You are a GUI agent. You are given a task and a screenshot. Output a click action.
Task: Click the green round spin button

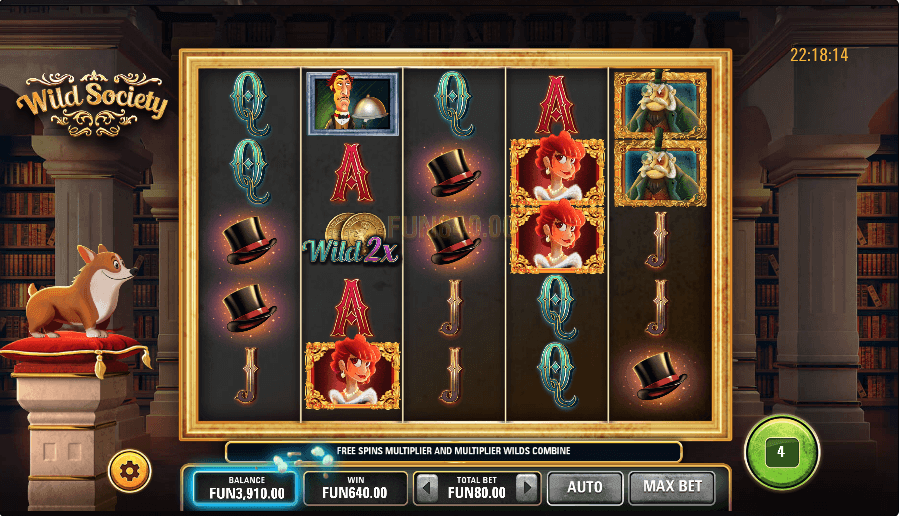[781, 452]
